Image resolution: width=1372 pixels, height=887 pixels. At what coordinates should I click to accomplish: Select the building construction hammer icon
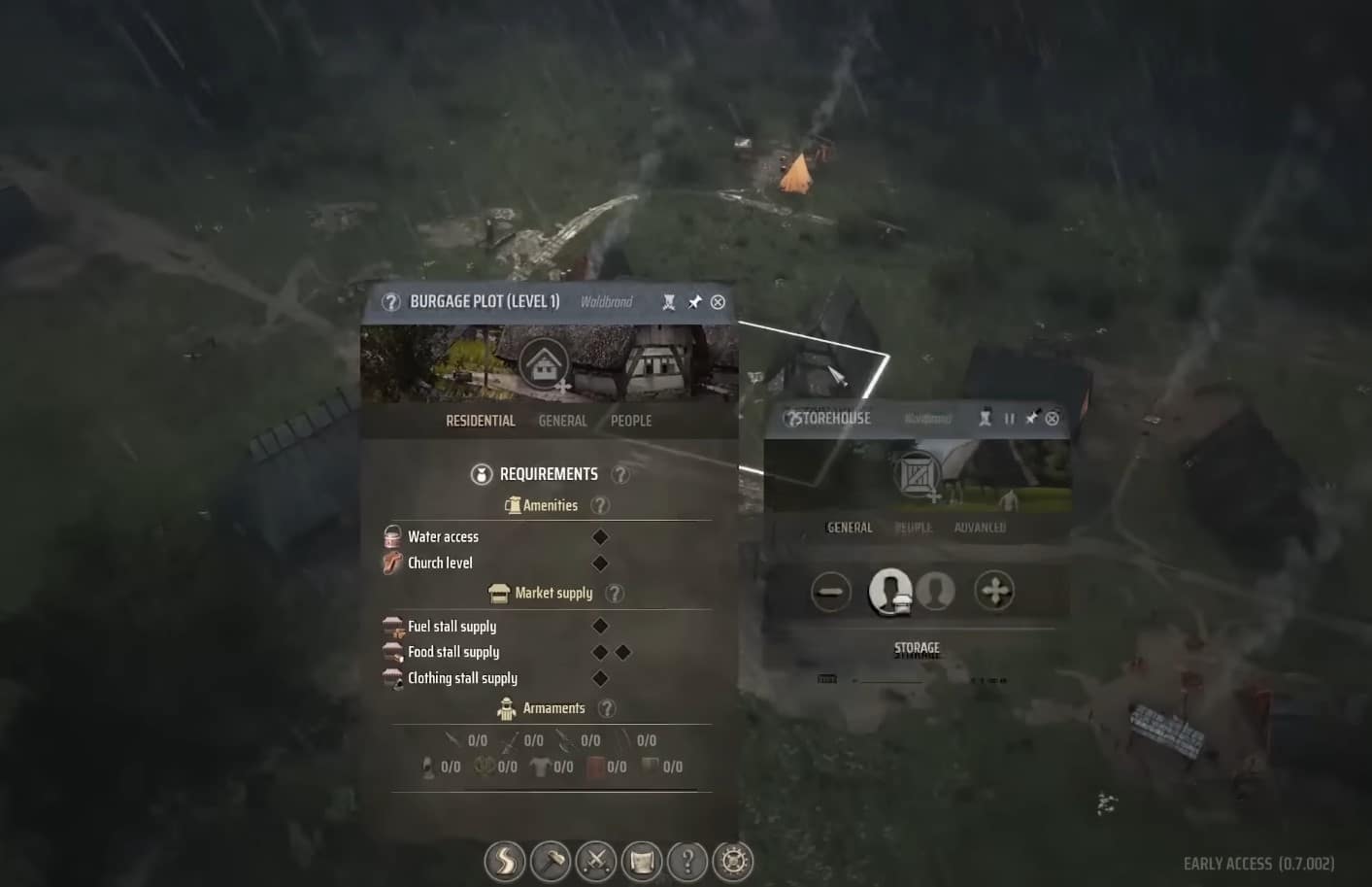[x=551, y=861]
